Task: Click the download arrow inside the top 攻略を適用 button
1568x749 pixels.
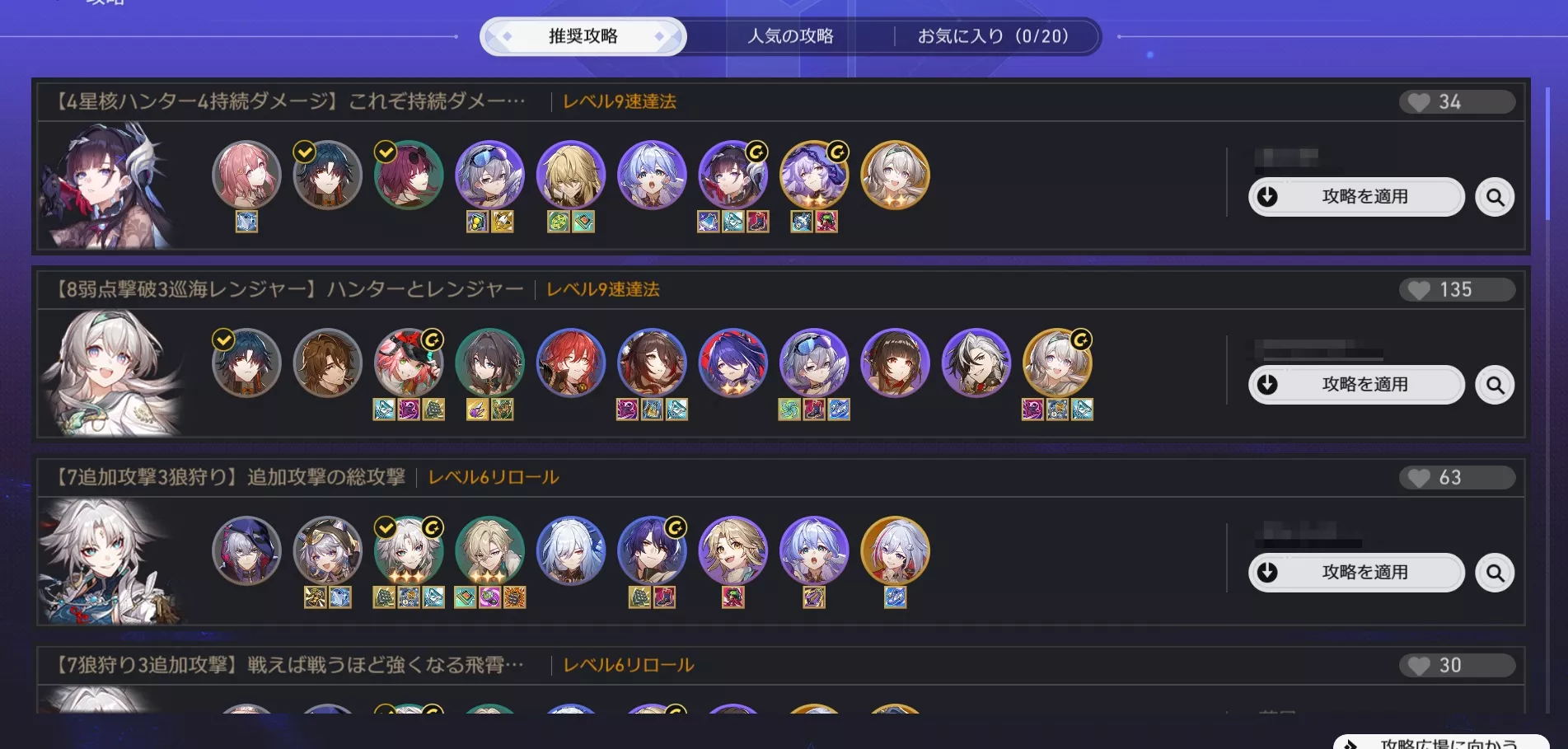Action: pos(1266,197)
